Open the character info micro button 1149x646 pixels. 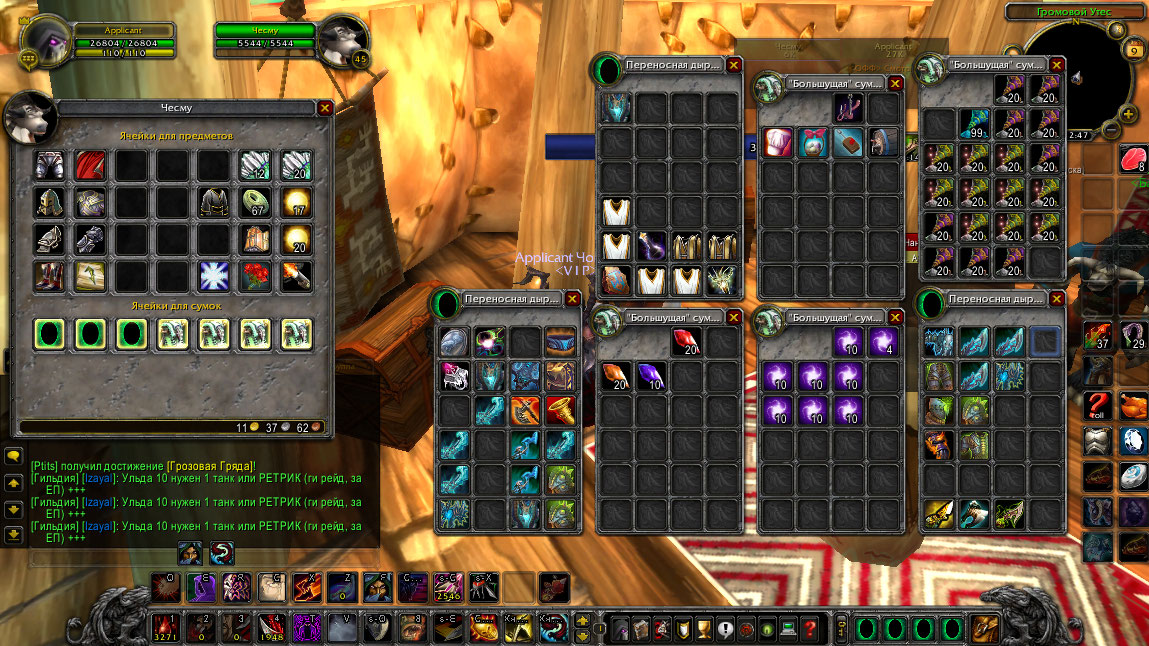[x=619, y=630]
